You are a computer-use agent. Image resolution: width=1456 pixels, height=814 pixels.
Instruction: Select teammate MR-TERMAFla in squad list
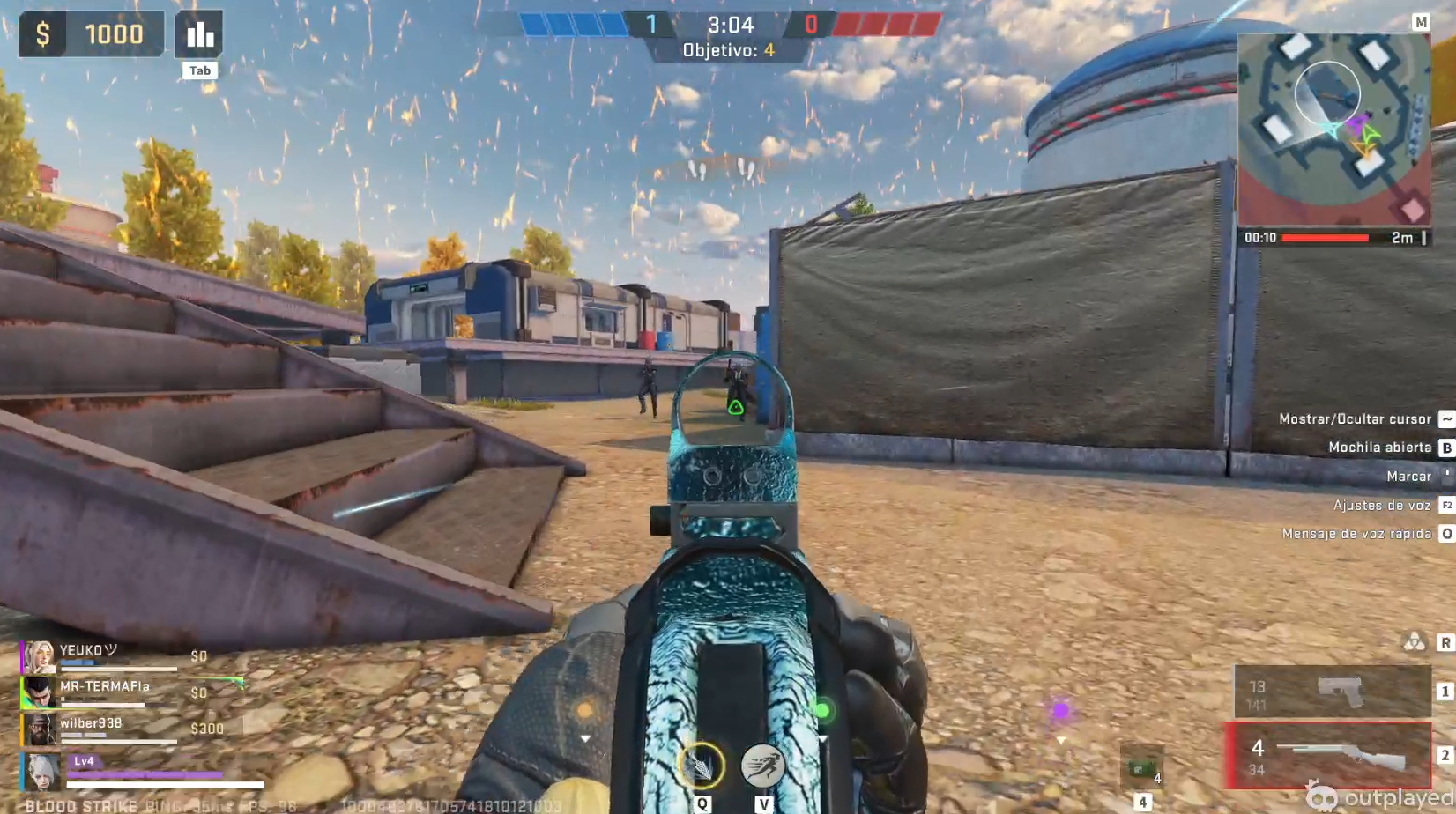104,692
